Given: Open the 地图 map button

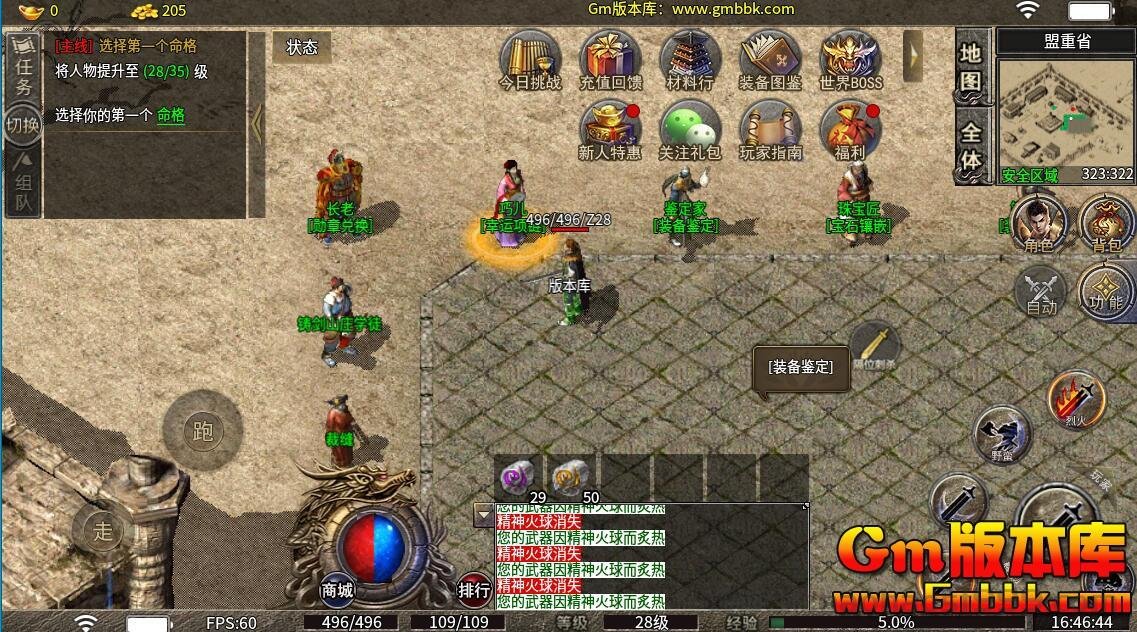Looking at the screenshot, I should tap(971, 67).
